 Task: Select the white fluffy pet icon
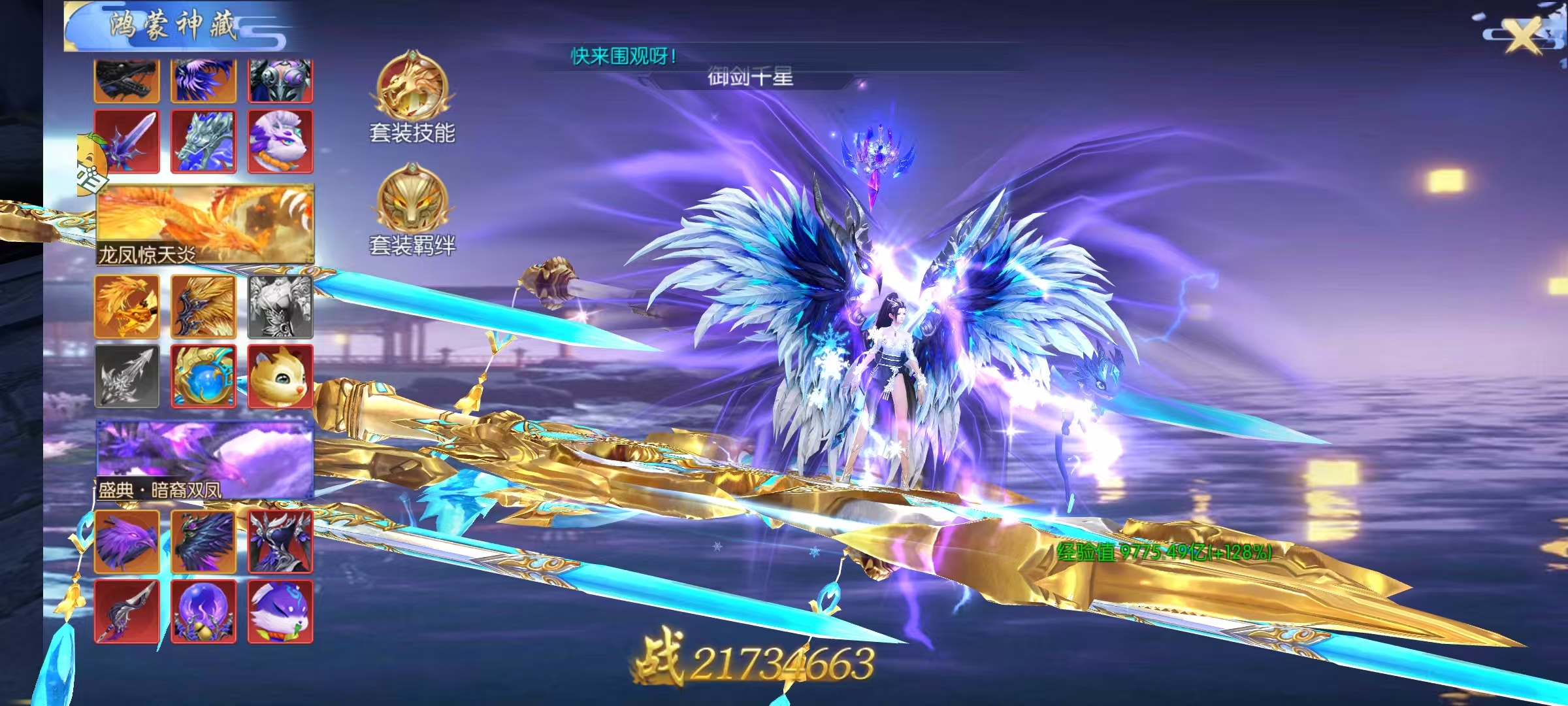[281, 139]
